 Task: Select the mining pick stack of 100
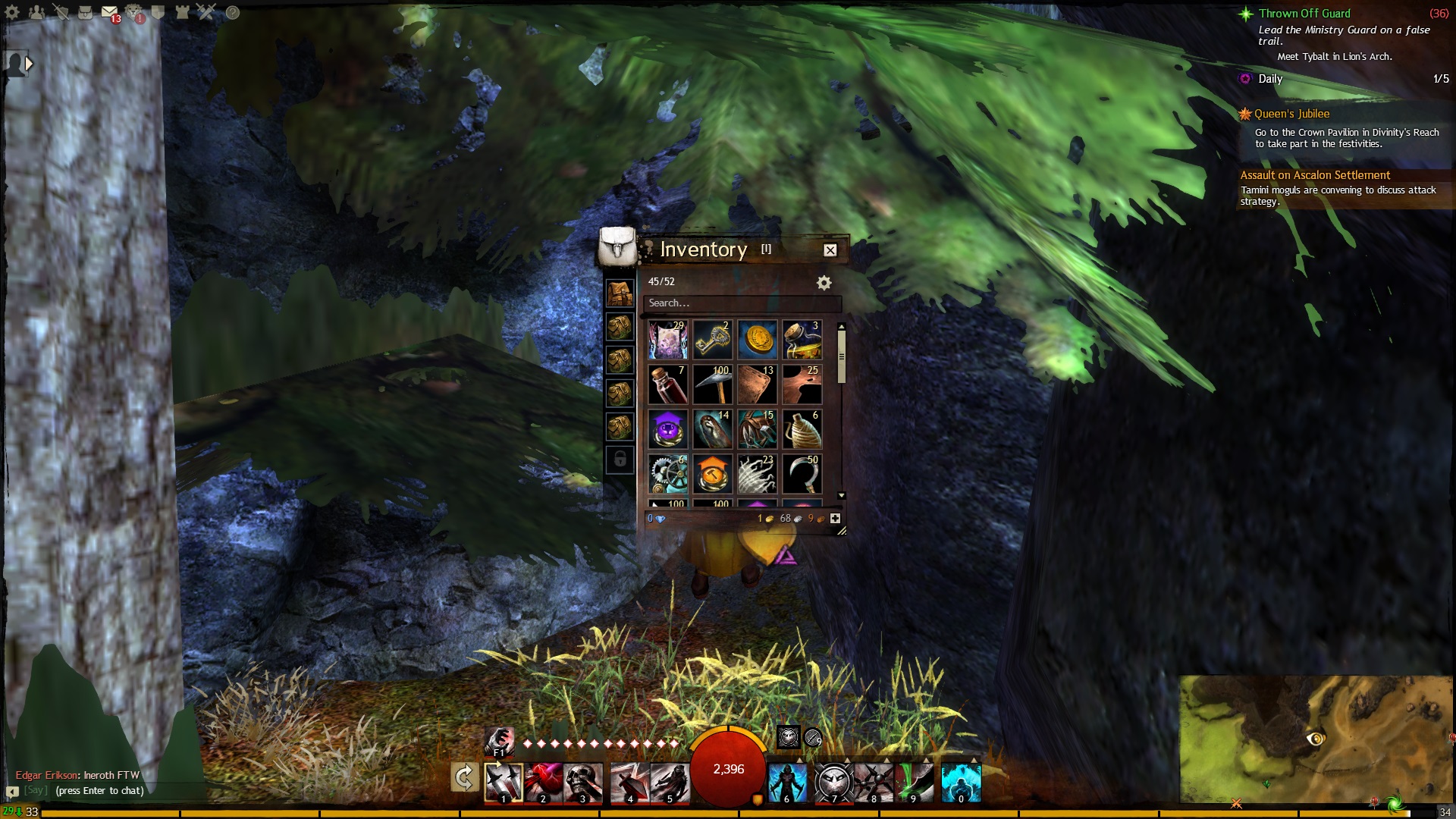point(712,384)
